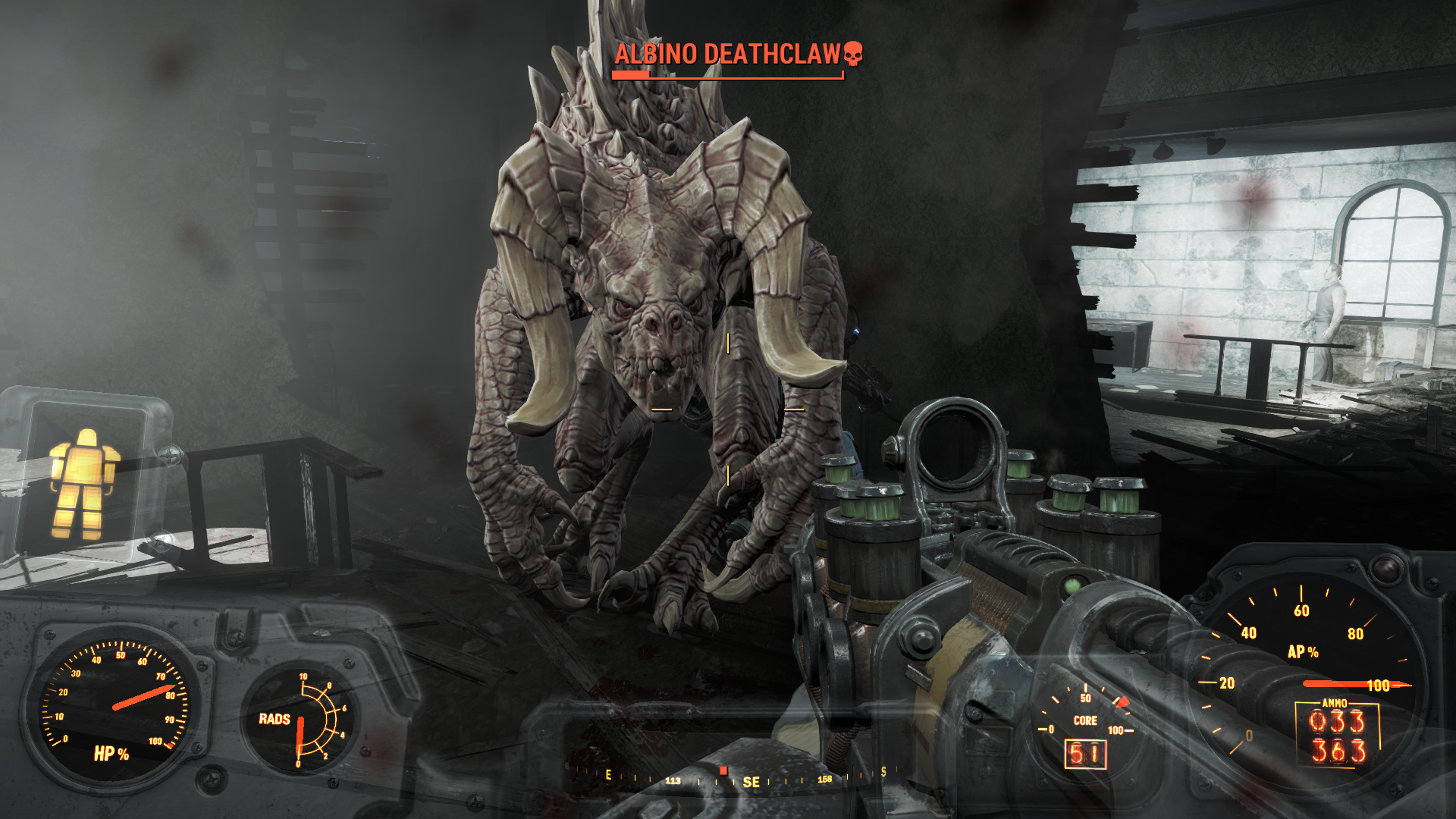
Task: Click the yellow power armor status icon
Action: point(83,483)
